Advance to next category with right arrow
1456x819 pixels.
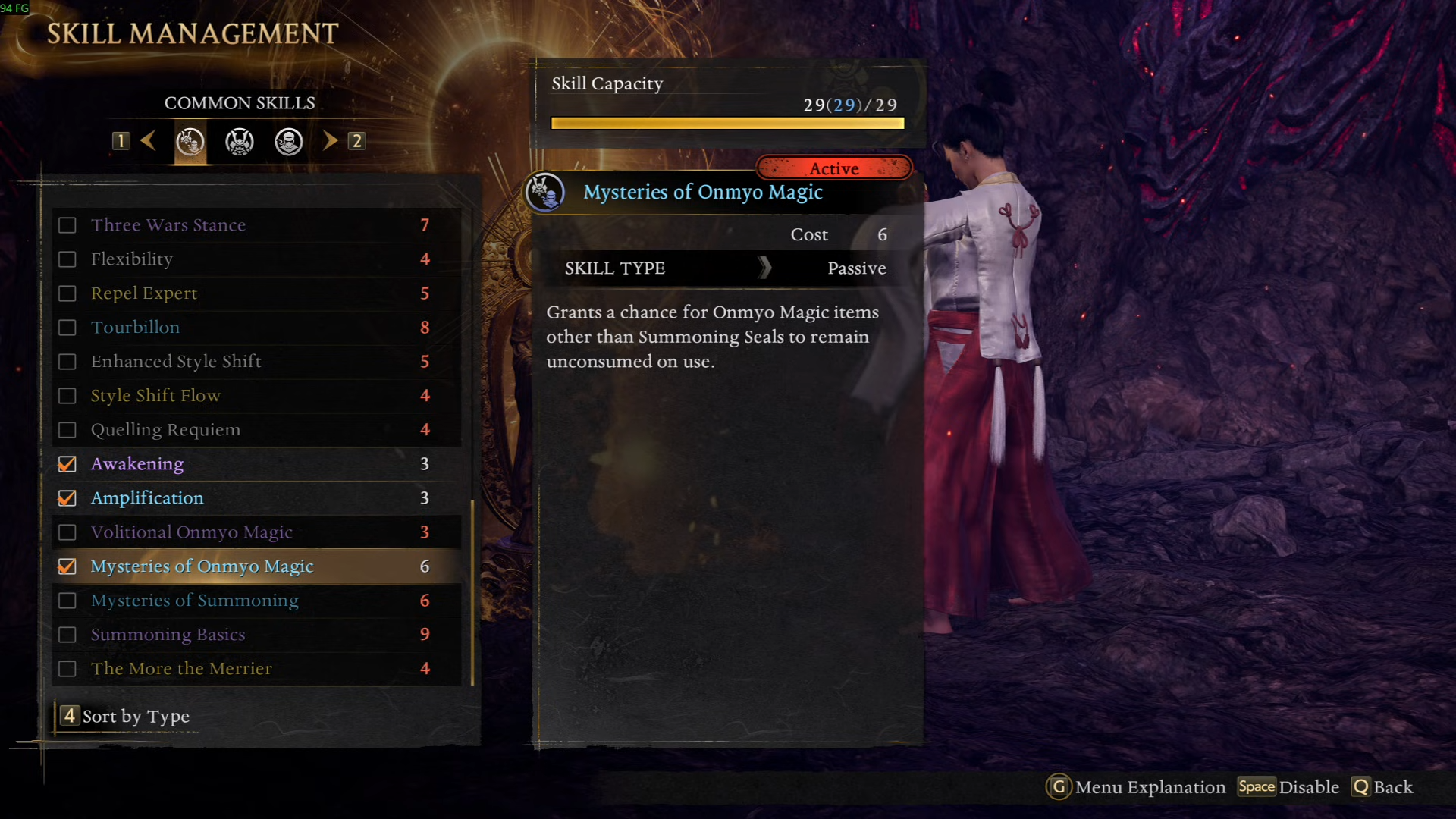[330, 140]
